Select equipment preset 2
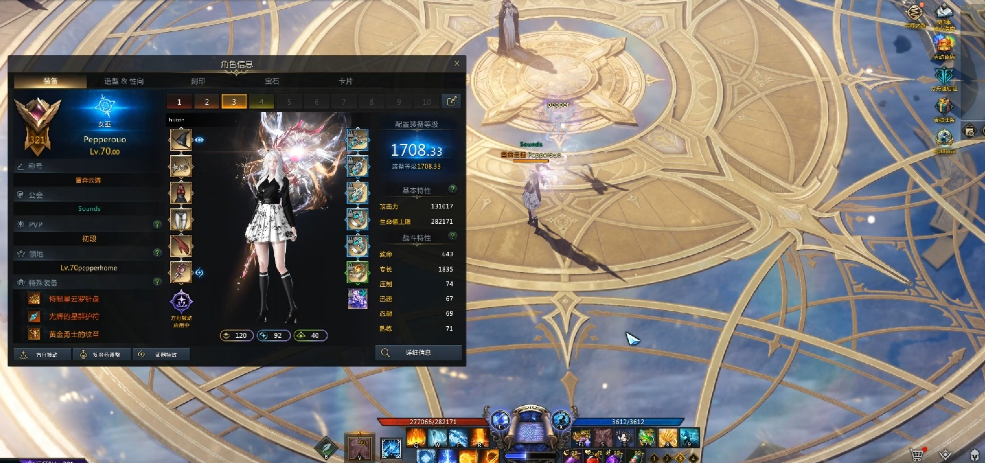Viewport: 985px width, 463px height. [x=207, y=101]
